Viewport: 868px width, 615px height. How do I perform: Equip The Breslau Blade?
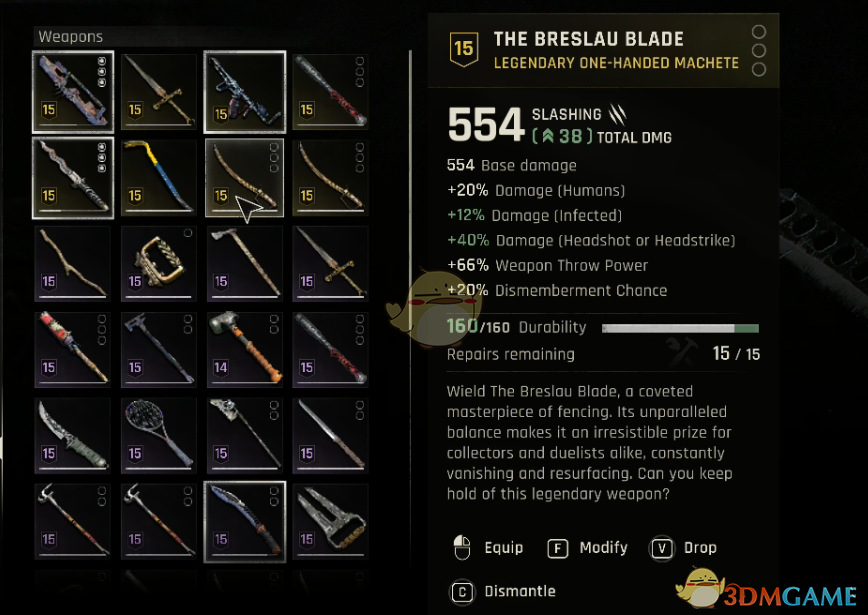tap(489, 548)
